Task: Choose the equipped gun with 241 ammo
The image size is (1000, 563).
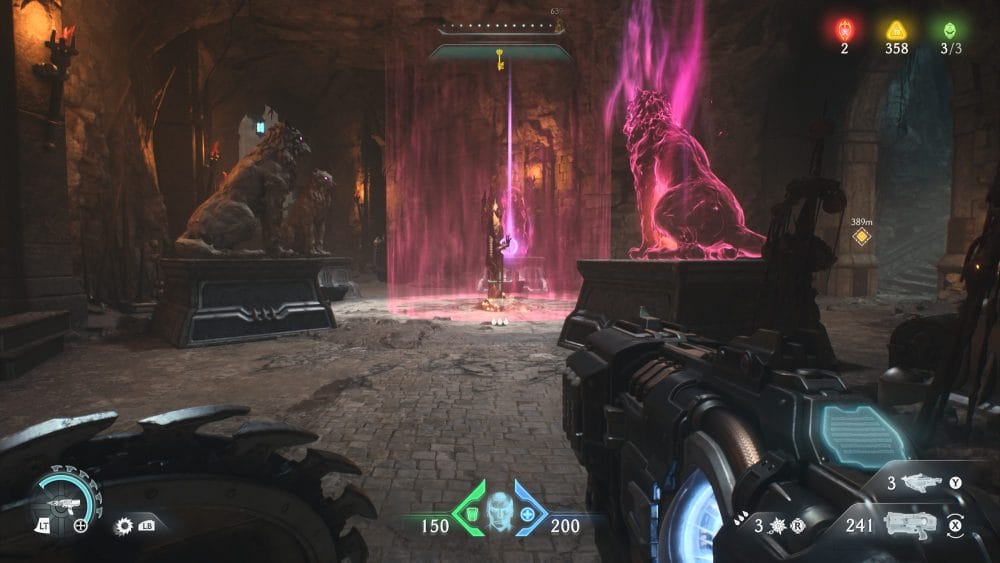Action: pos(911,523)
